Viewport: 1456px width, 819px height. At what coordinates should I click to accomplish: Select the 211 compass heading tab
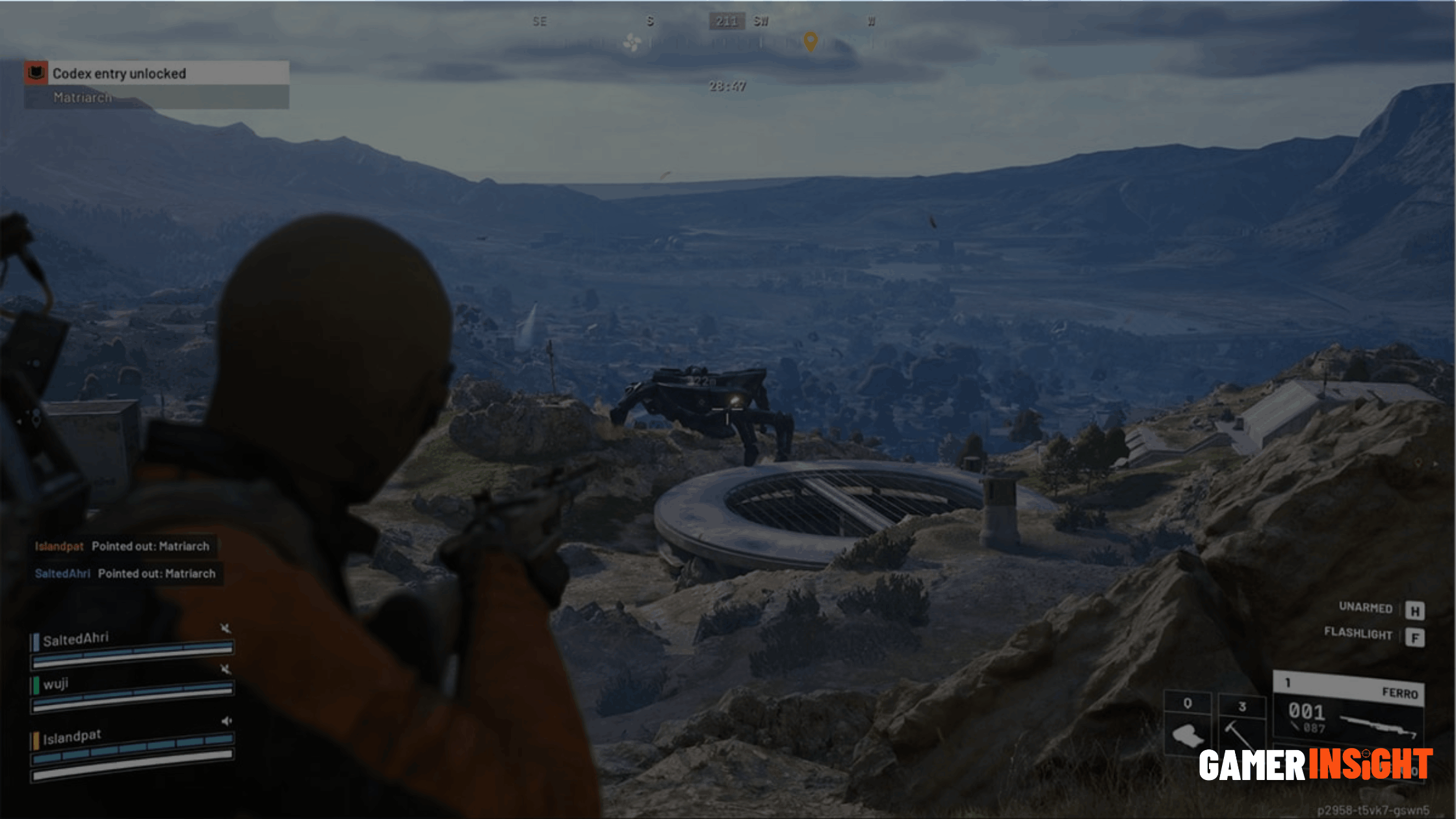[x=726, y=21]
